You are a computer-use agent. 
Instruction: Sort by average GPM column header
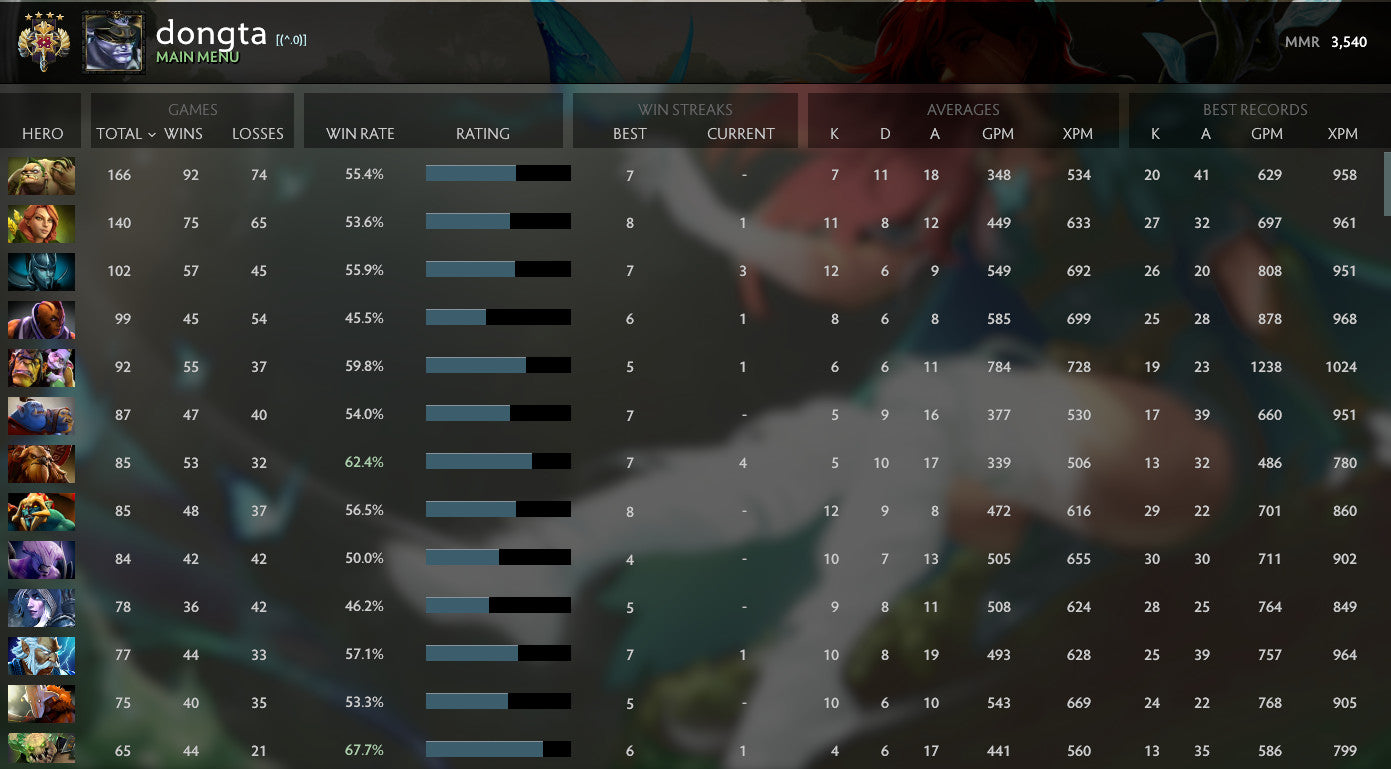pyautogui.click(x=999, y=133)
